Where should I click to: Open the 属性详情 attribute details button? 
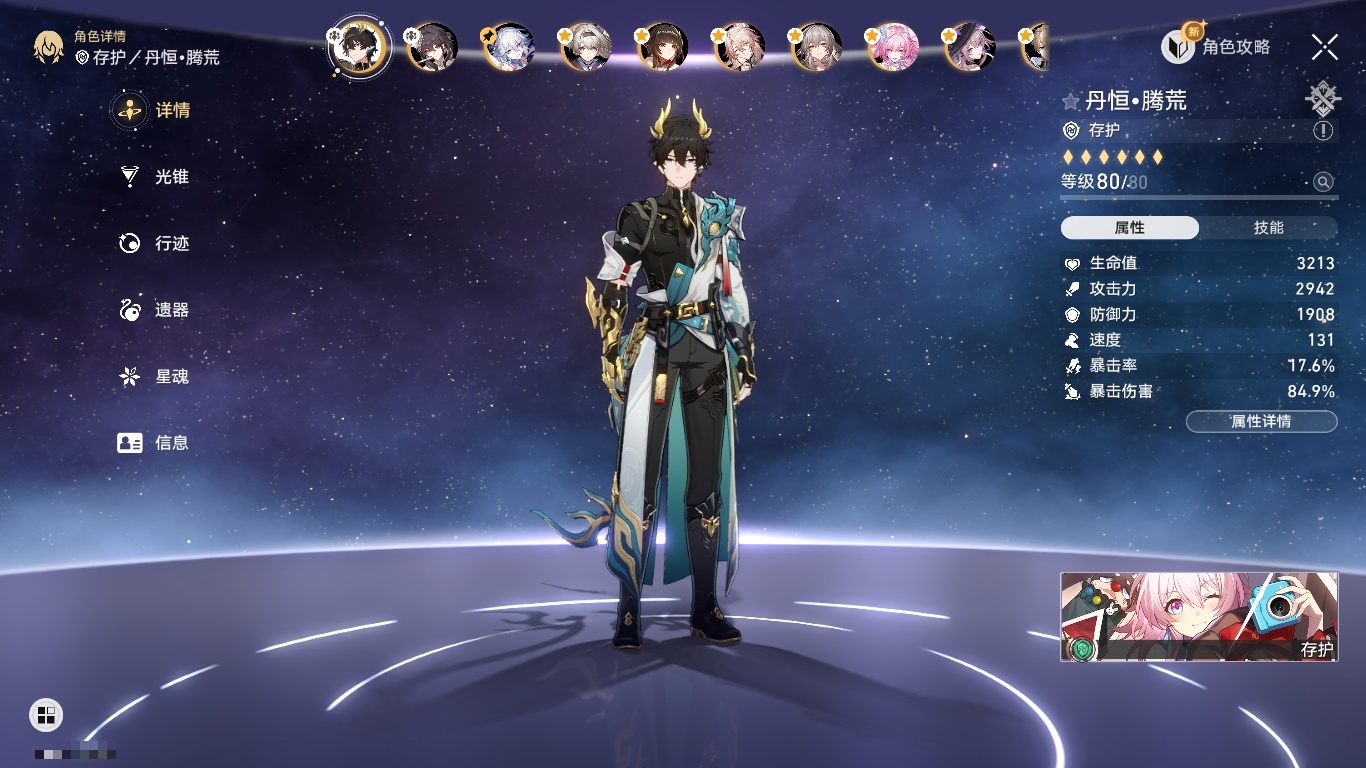(x=1261, y=421)
